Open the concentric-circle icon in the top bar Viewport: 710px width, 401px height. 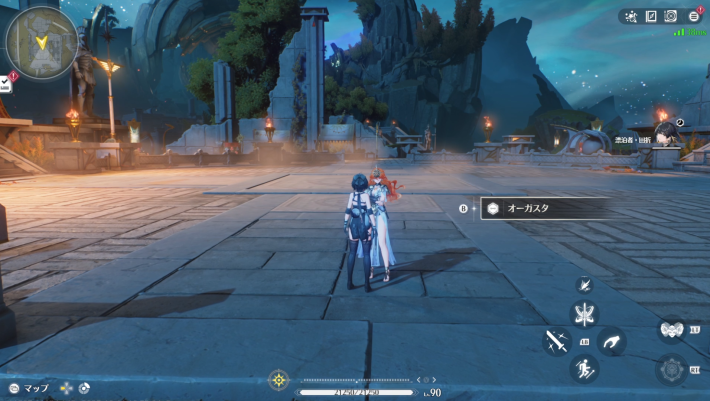point(671,16)
